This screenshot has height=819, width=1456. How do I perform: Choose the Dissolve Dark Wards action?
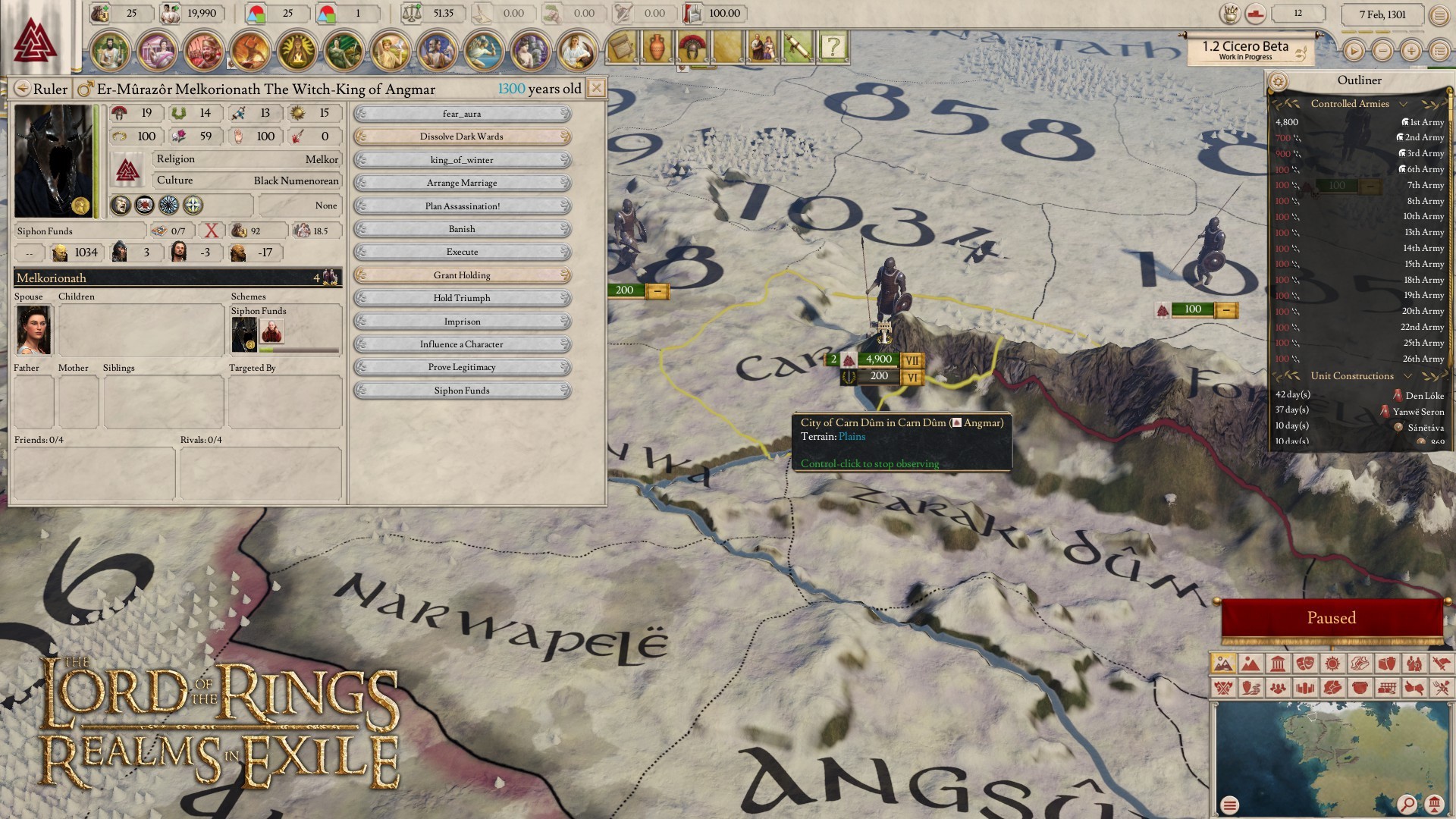point(462,136)
